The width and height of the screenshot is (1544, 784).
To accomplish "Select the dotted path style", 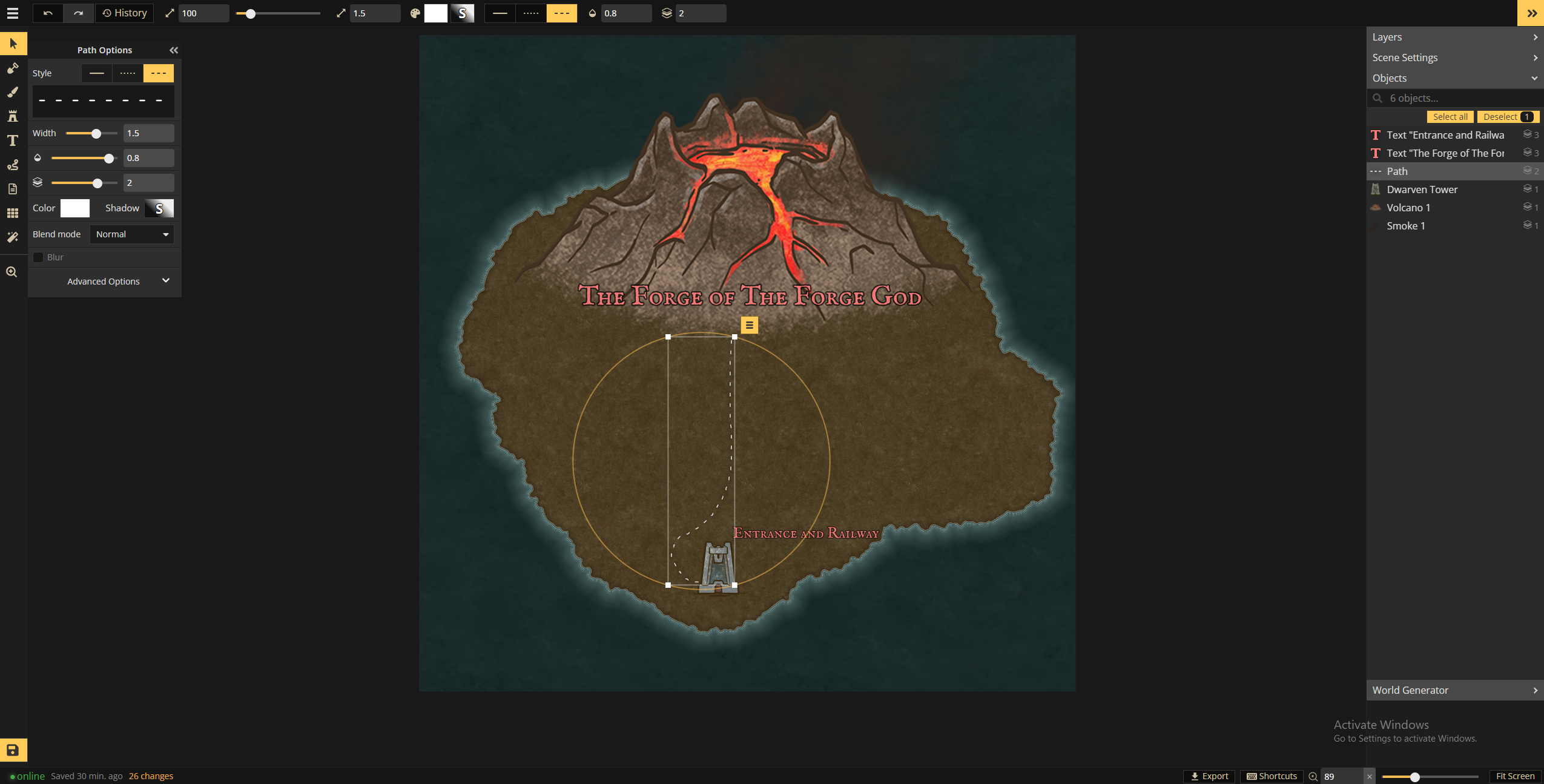I will click(127, 73).
